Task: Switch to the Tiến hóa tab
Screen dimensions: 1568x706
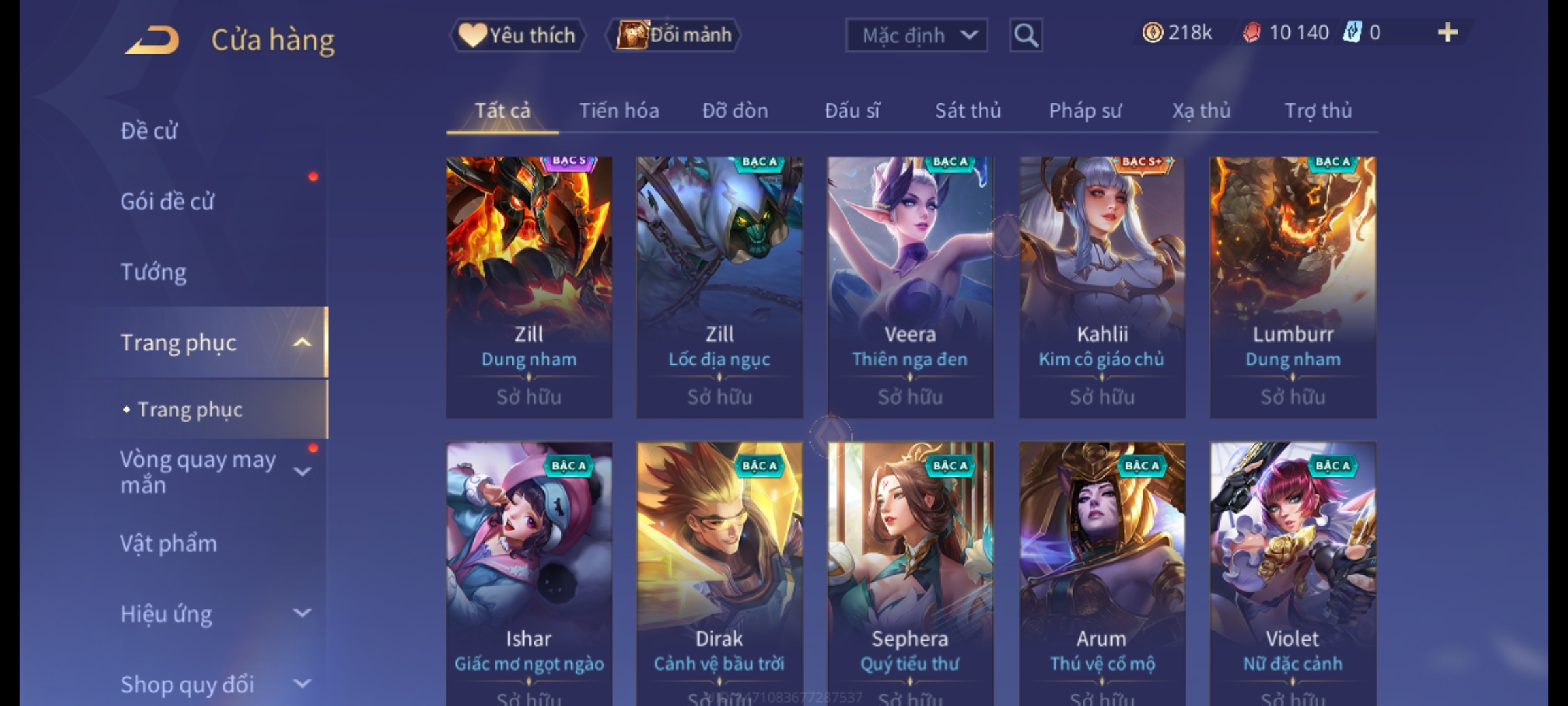Action: point(619,110)
